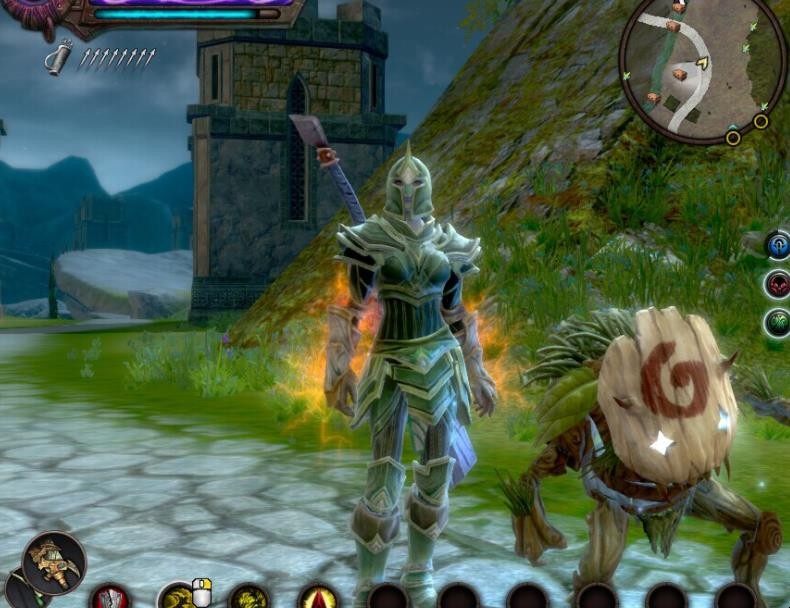Select the gauntlet weapon portrait icon
This screenshot has width=790, height=608.
[54, 563]
